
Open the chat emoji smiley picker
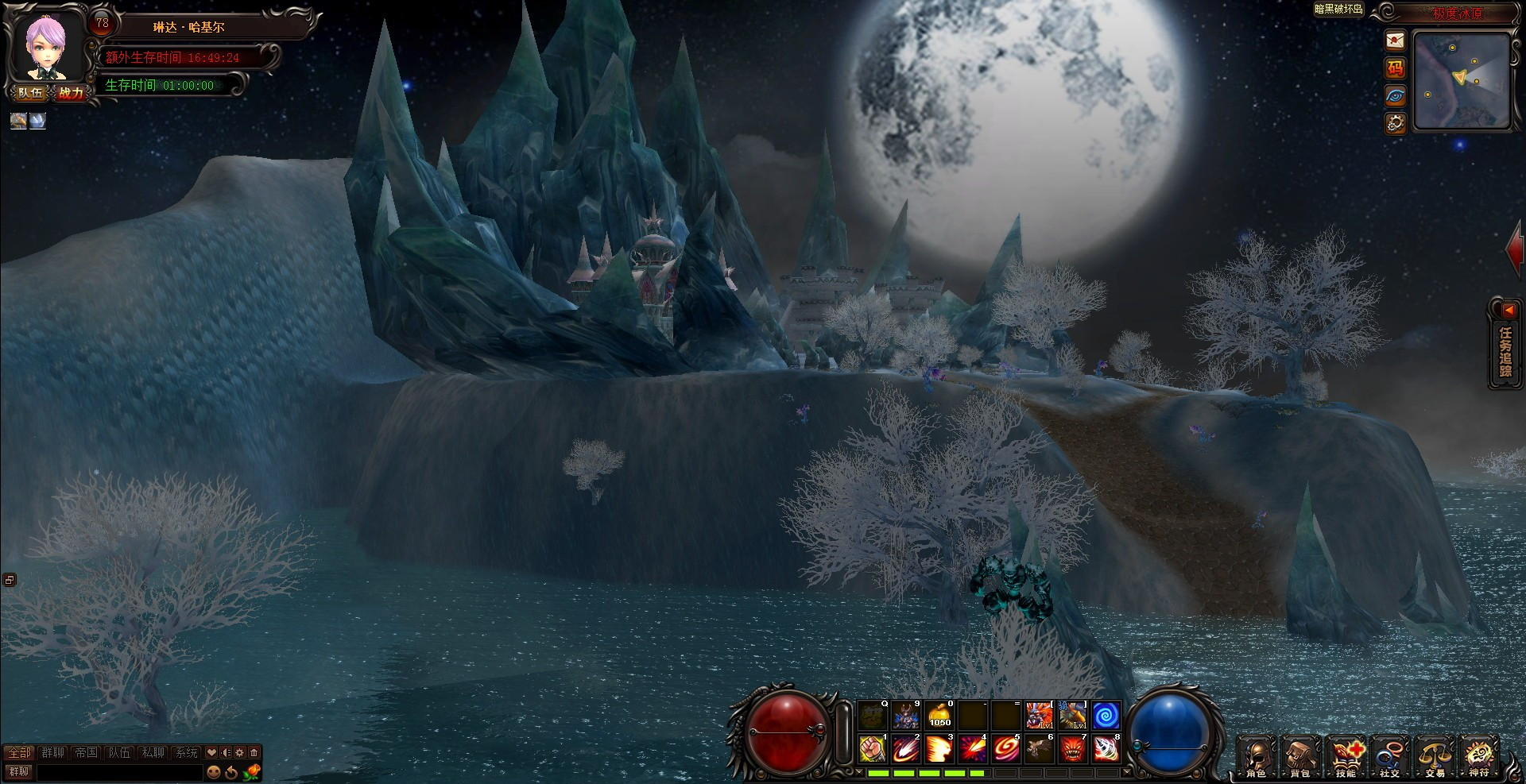(x=214, y=771)
